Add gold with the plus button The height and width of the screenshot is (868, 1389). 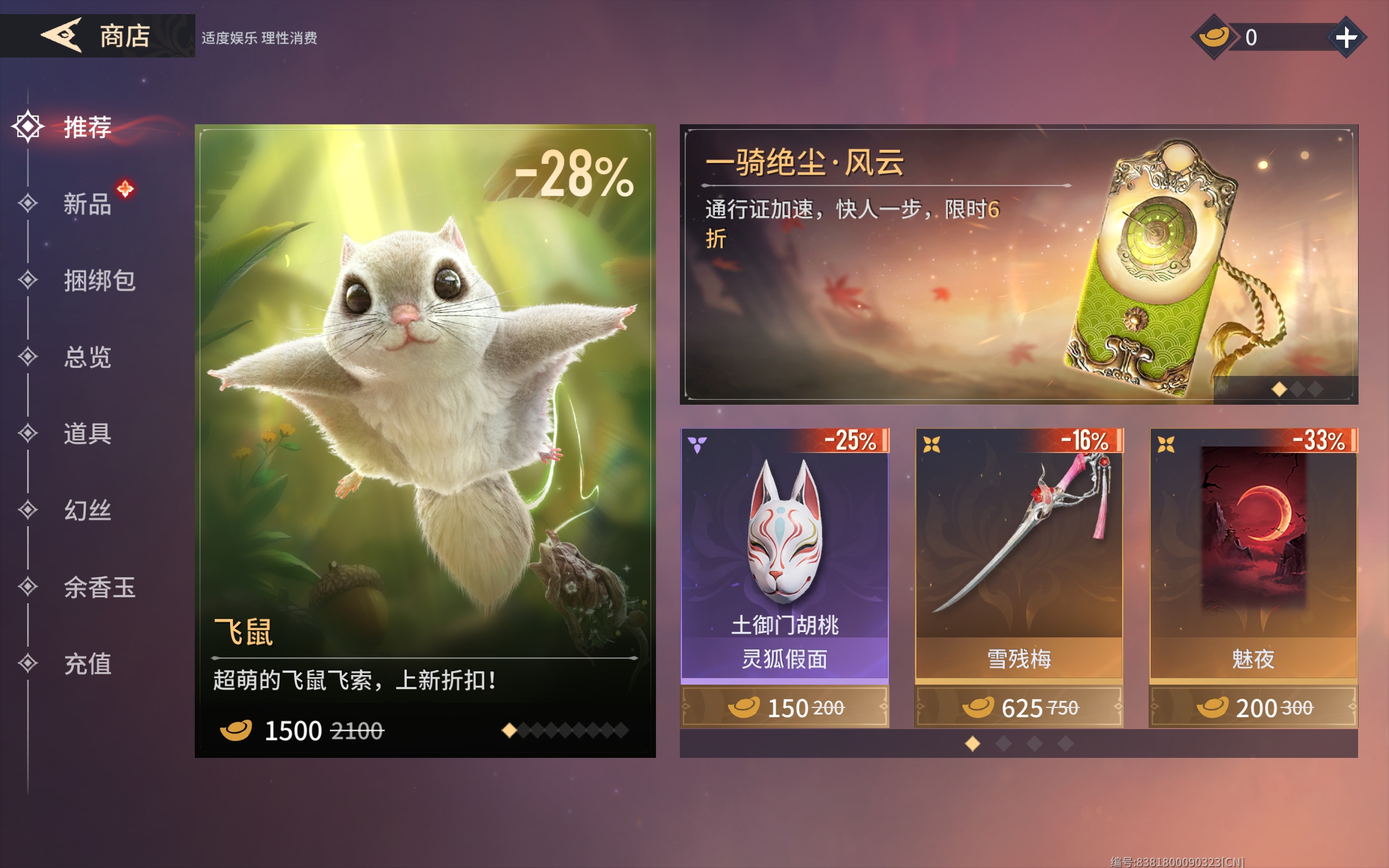[1346, 38]
